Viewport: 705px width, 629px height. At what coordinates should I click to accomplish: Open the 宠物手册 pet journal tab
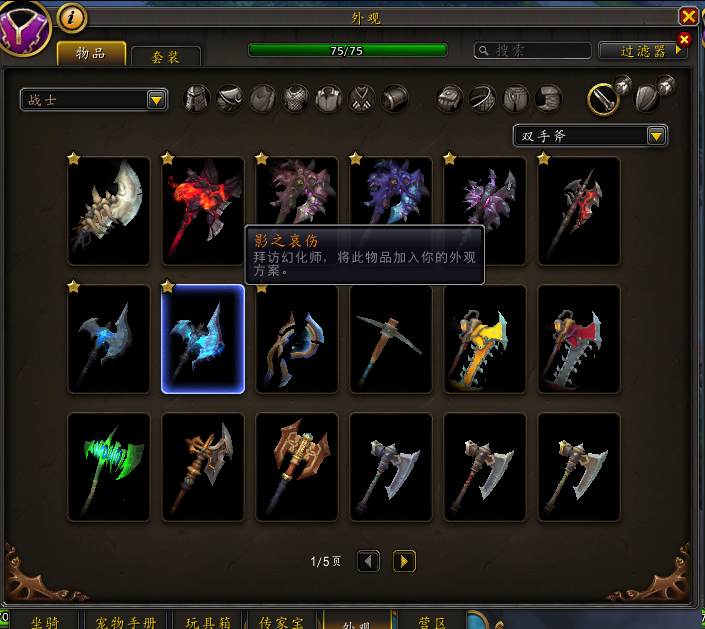(126, 622)
